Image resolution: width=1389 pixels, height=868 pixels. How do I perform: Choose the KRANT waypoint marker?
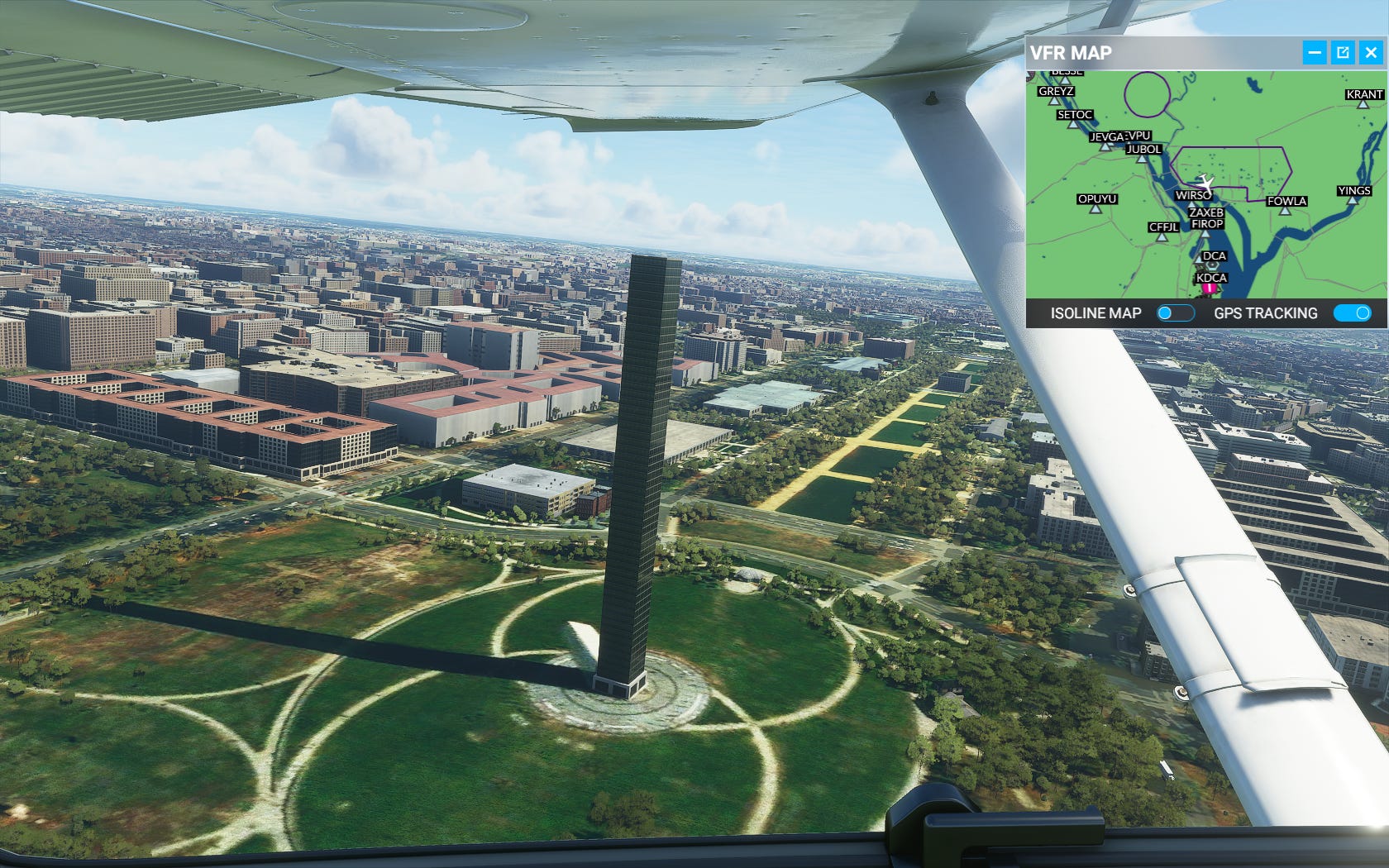[1363, 103]
